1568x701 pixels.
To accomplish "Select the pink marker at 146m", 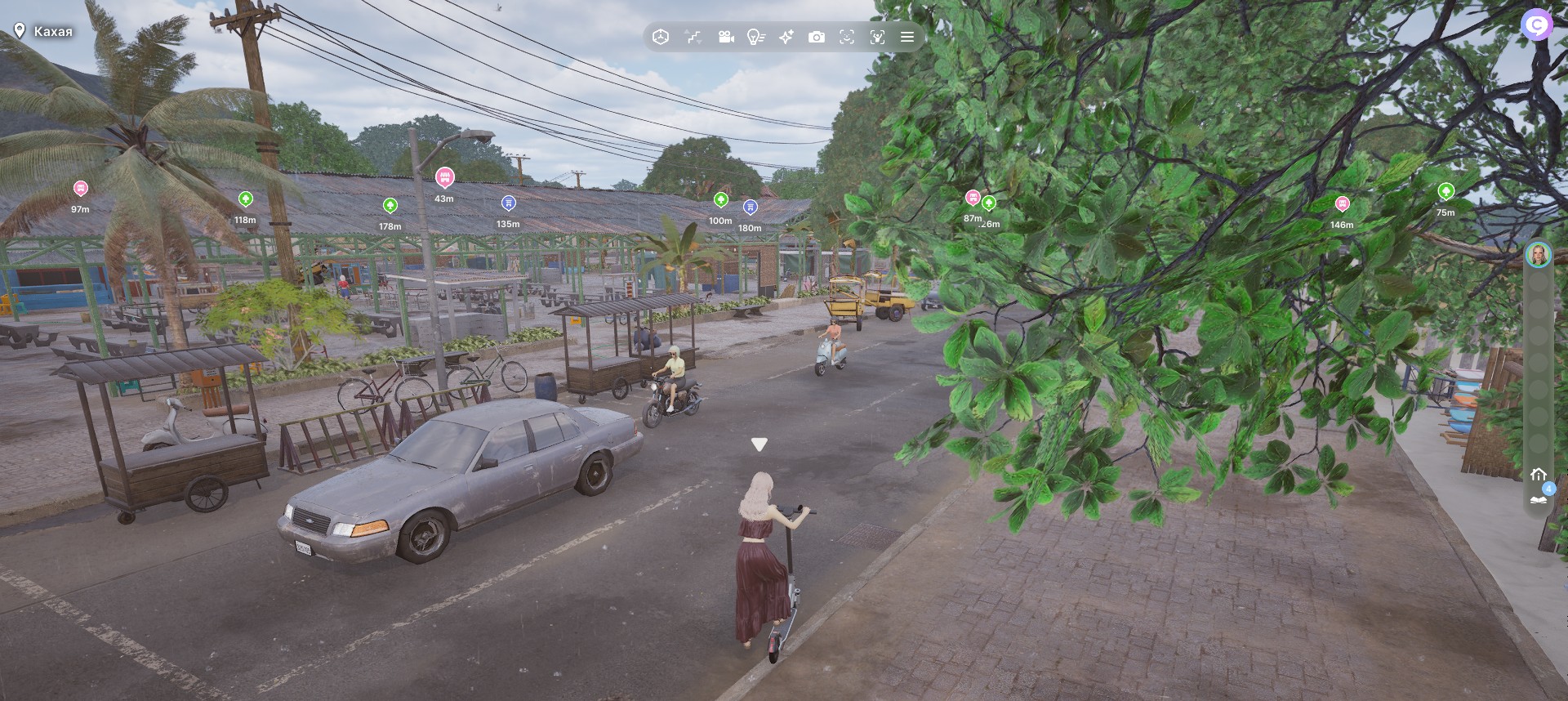I will click(x=1342, y=203).
